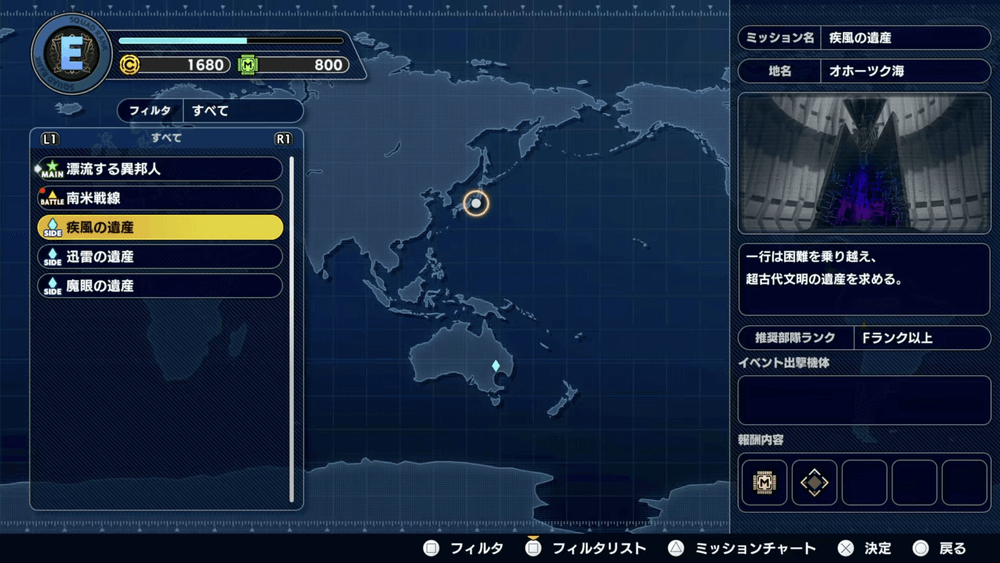View the 疾風の遺産 mission preview image
This screenshot has width=1000, height=563.
pyautogui.click(x=864, y=164)
